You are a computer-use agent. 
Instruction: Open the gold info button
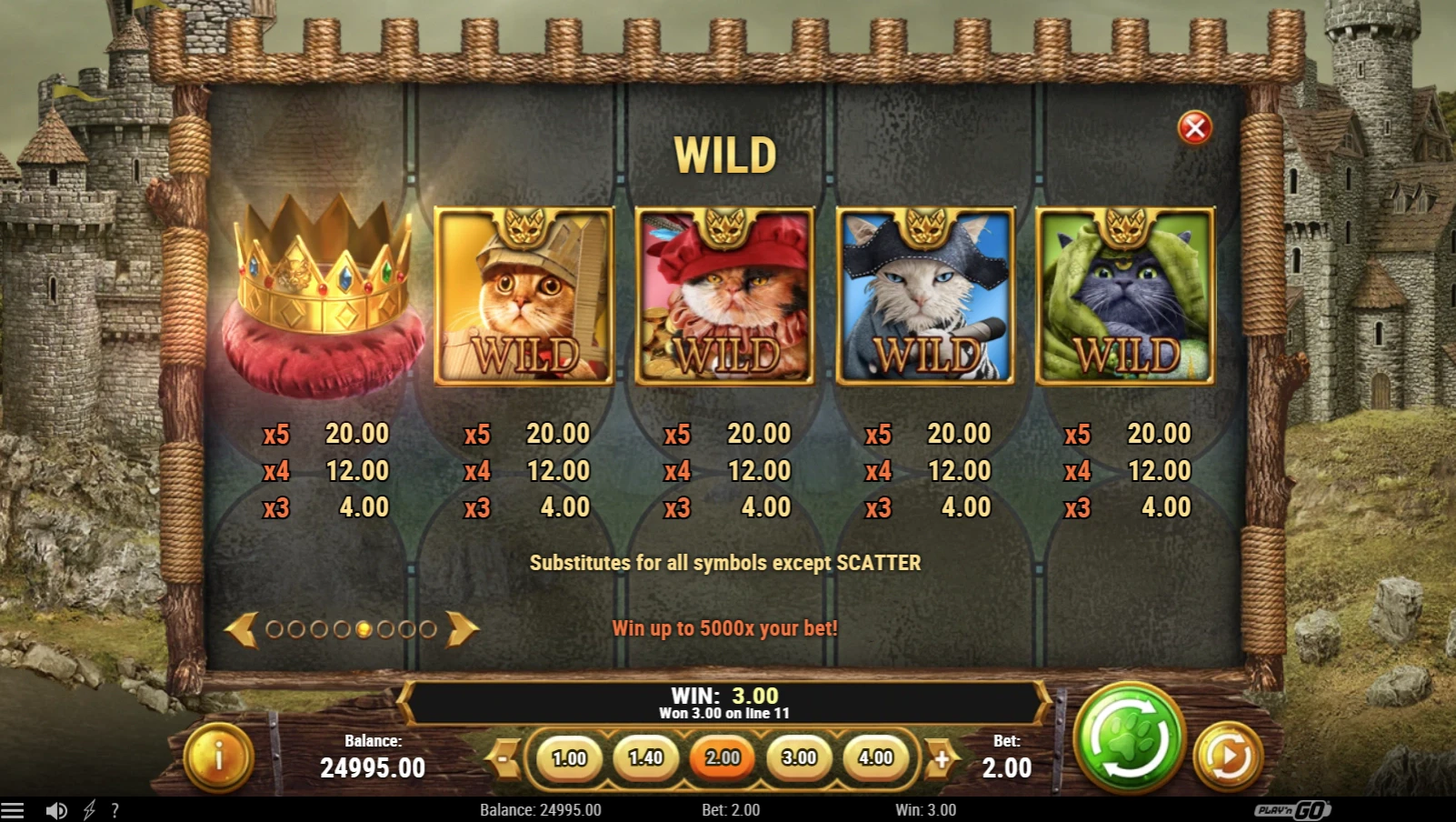218,757
